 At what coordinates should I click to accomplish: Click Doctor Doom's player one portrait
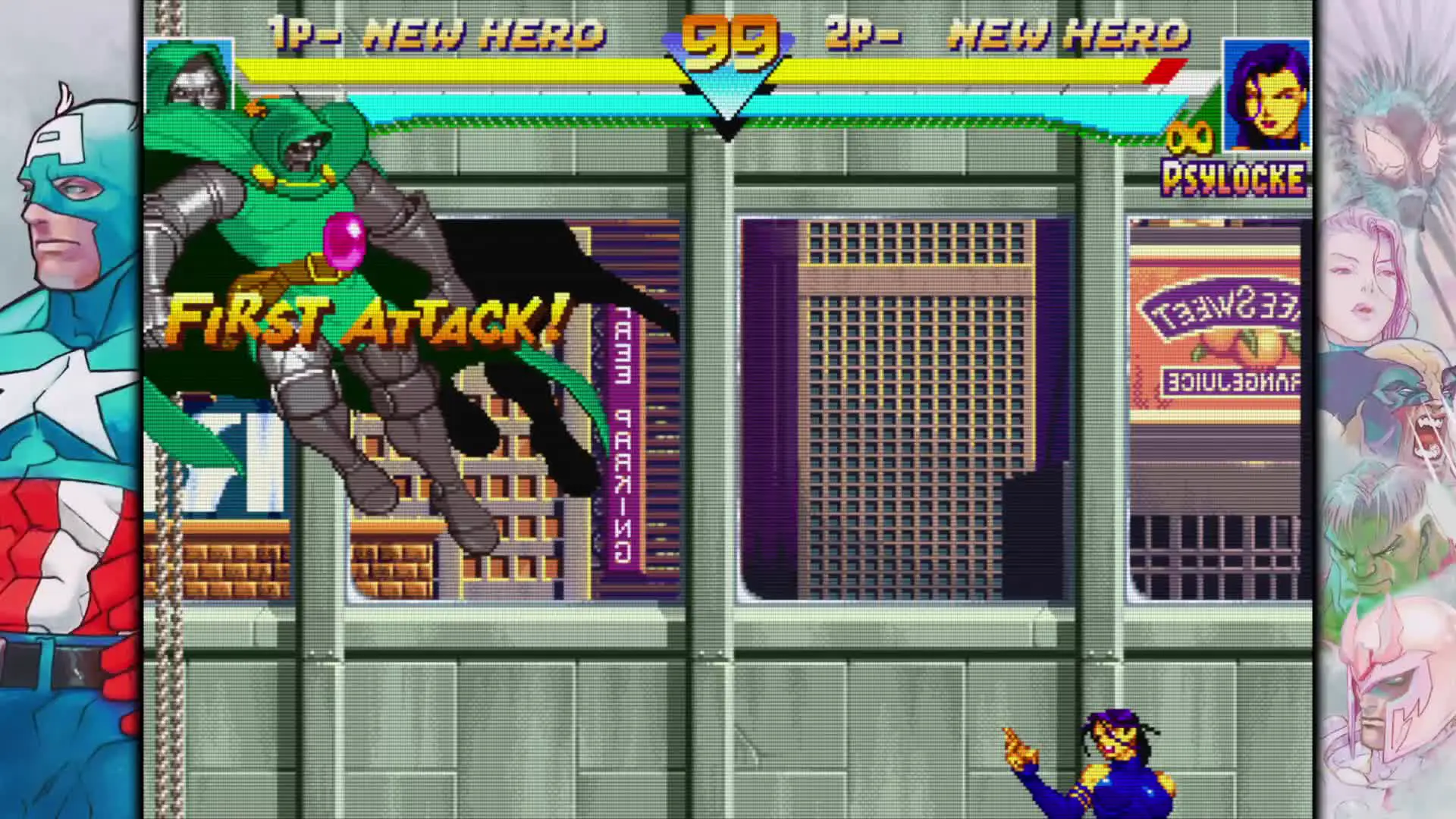189,76
